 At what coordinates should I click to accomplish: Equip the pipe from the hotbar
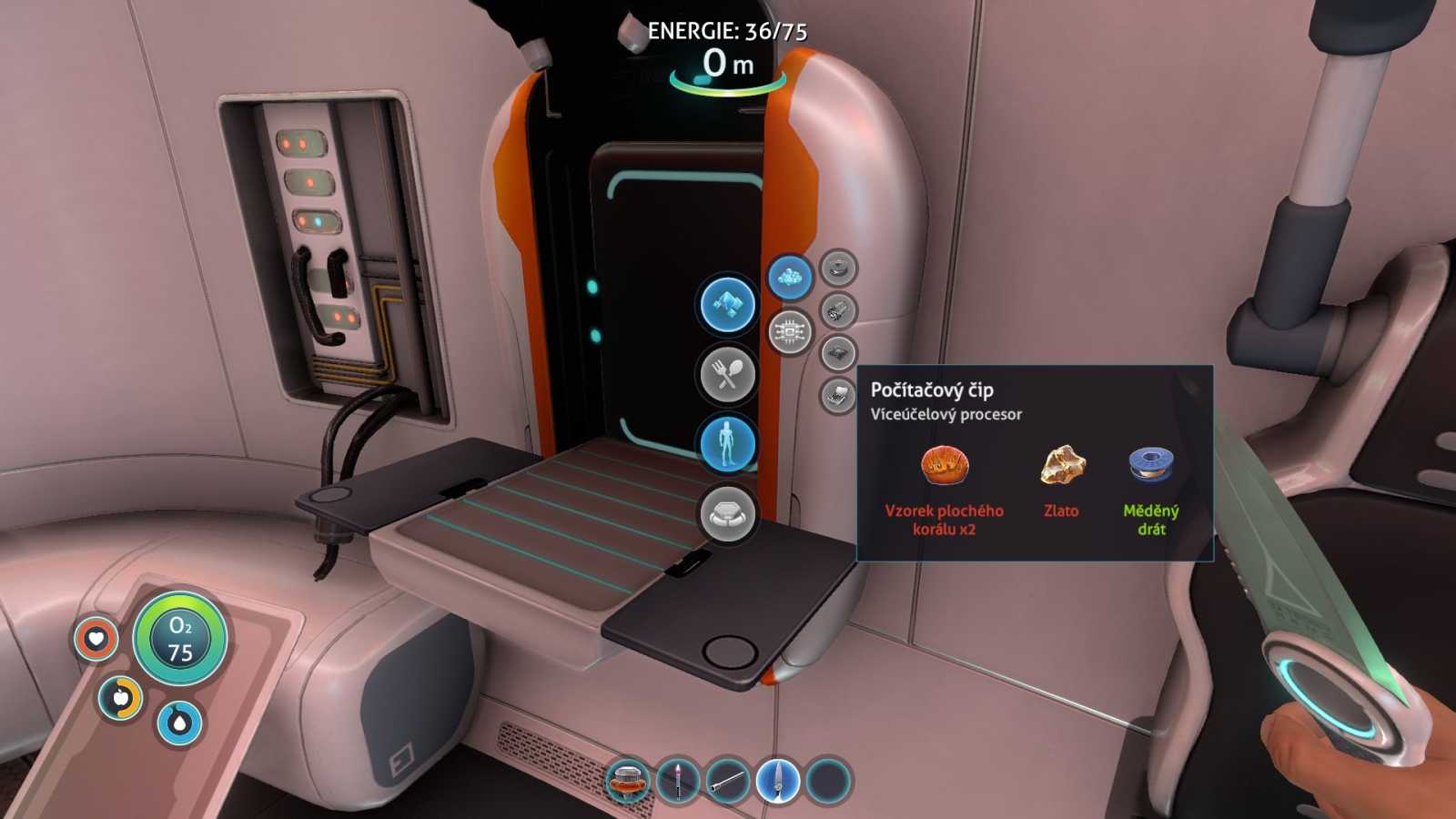[728, 784]
